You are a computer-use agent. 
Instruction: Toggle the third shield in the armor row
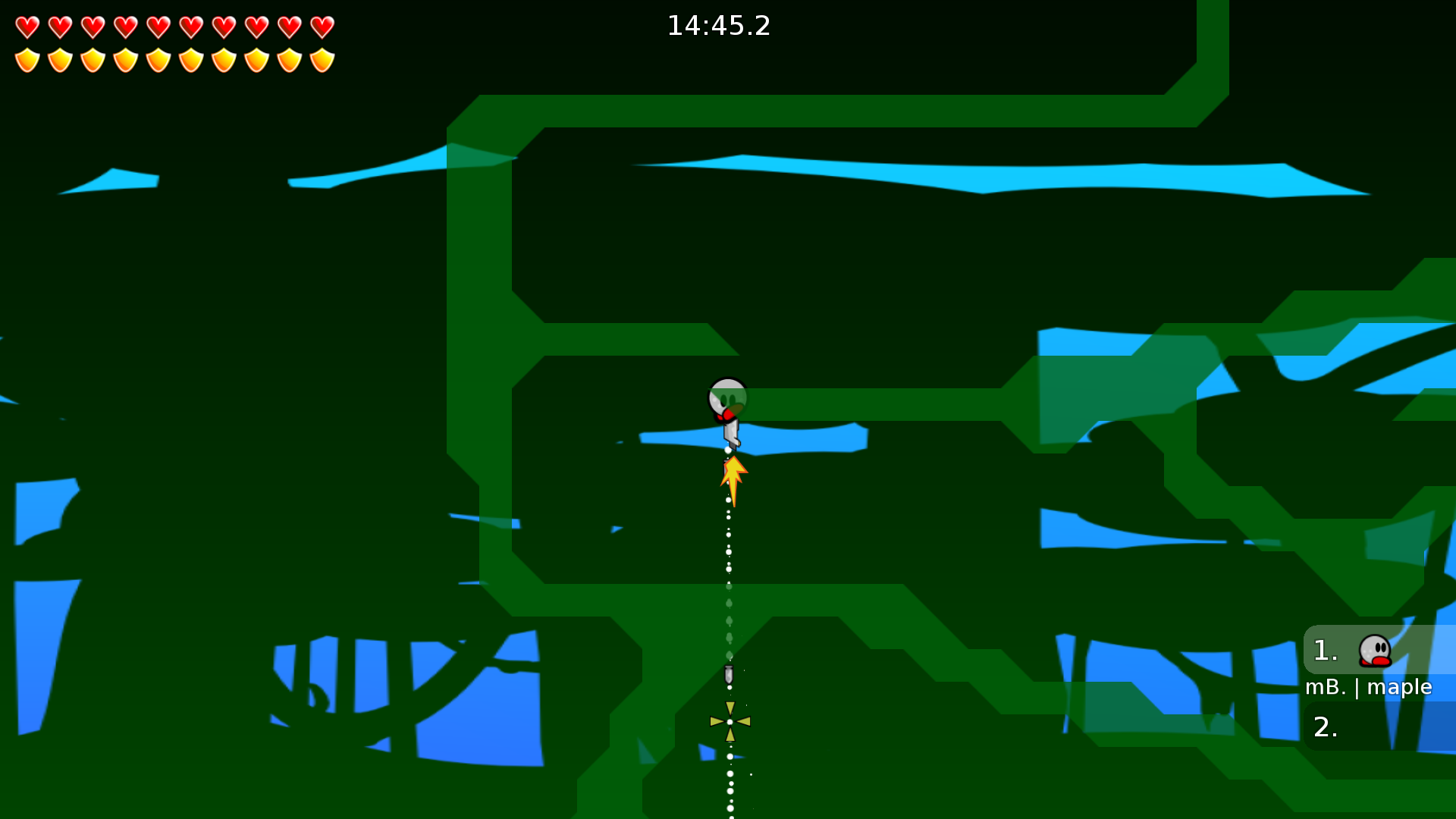click(93, 59)
